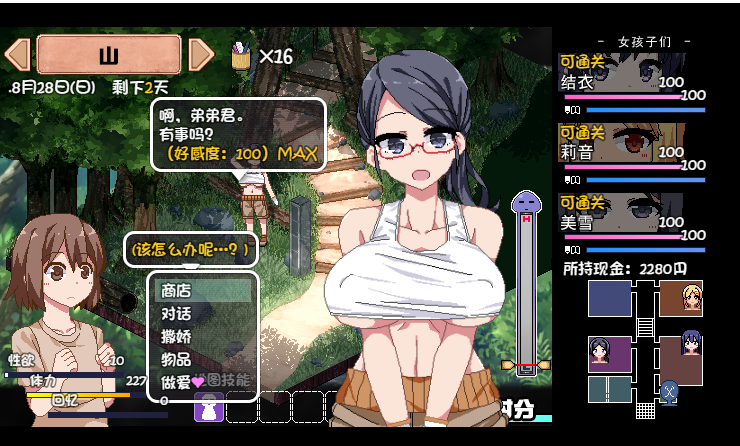Click the blonde girl's room on the minimap
The width and height of the screenshot is (740, 446).
[x=680, y=298]
